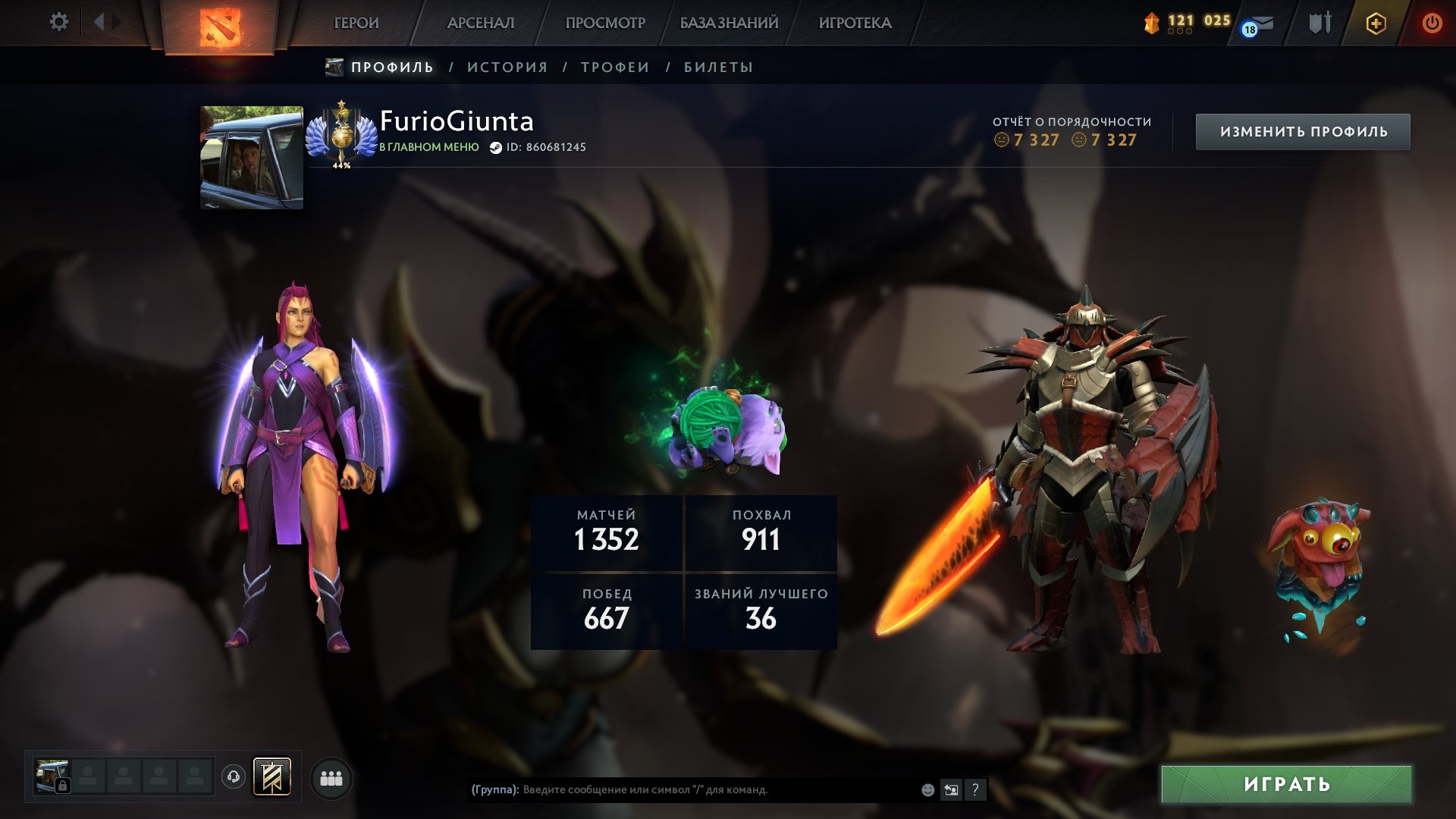1456x819 pixels.
Task: Open the emoticon smiley picker in chat
Action: click(x=927, y=789)
